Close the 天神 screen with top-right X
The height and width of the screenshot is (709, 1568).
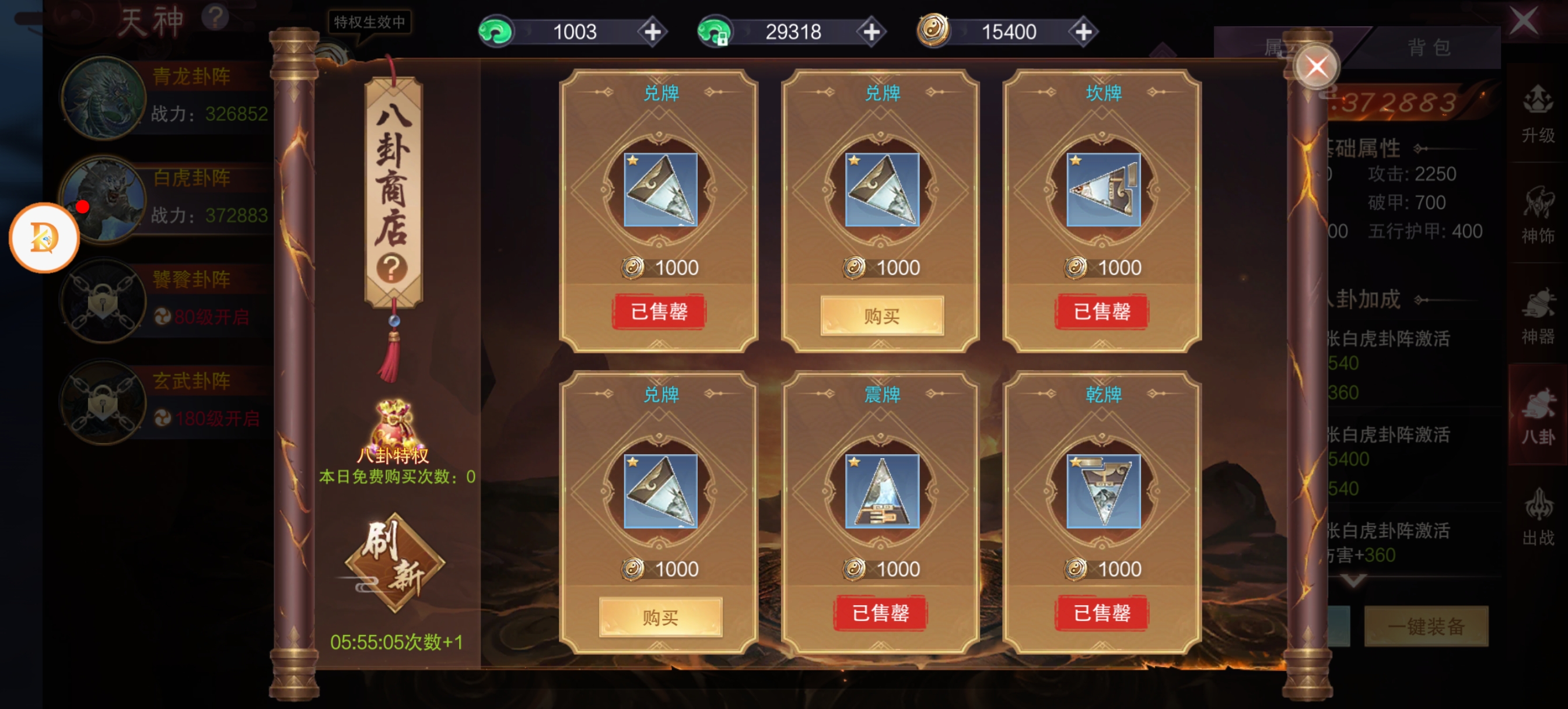[1524, 22]
